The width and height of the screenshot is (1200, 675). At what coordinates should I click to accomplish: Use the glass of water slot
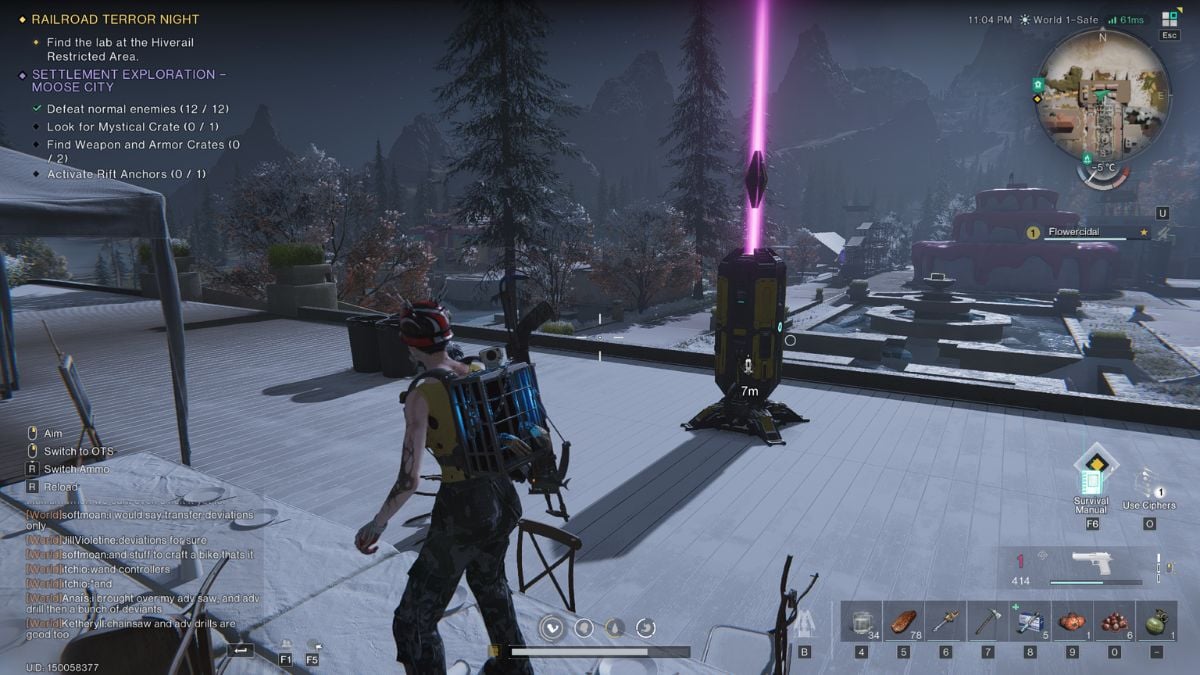(x=861, y=622)
